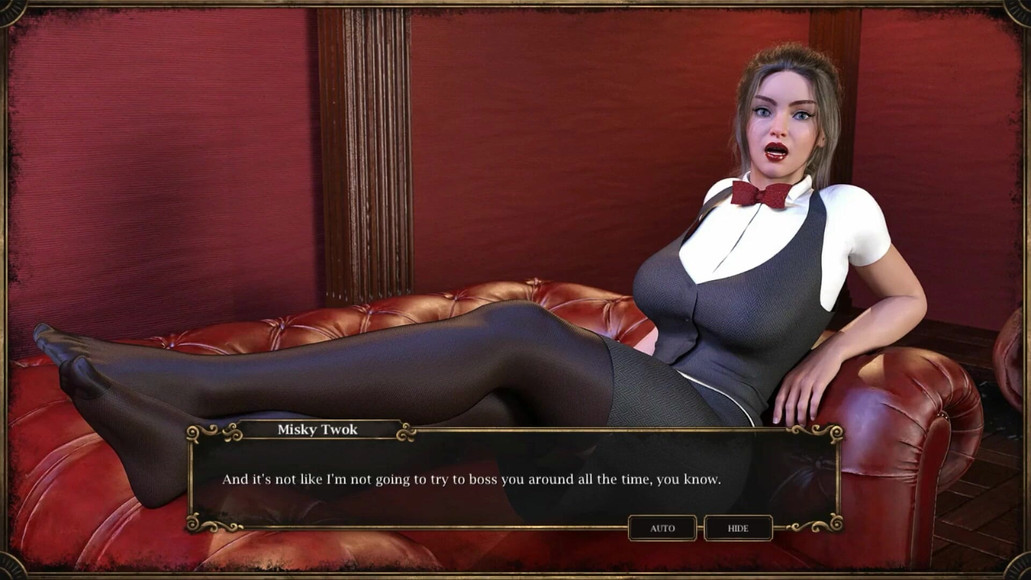Screen dimensions: 1031x580
Task: Enable AUTO dialogue advance
Action: click(662, 528)
